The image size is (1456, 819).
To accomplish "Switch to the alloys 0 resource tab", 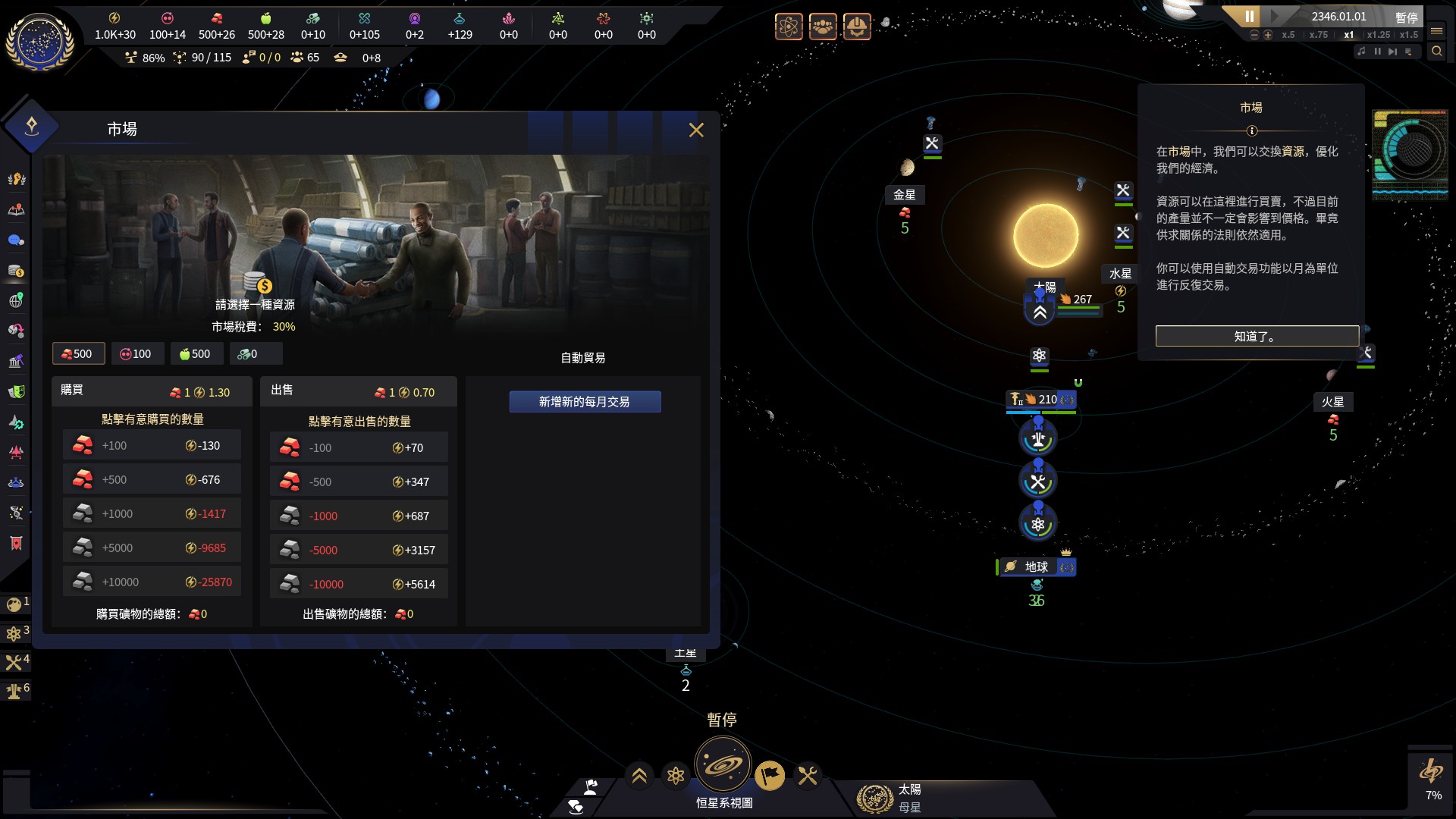I will (254, 354).
